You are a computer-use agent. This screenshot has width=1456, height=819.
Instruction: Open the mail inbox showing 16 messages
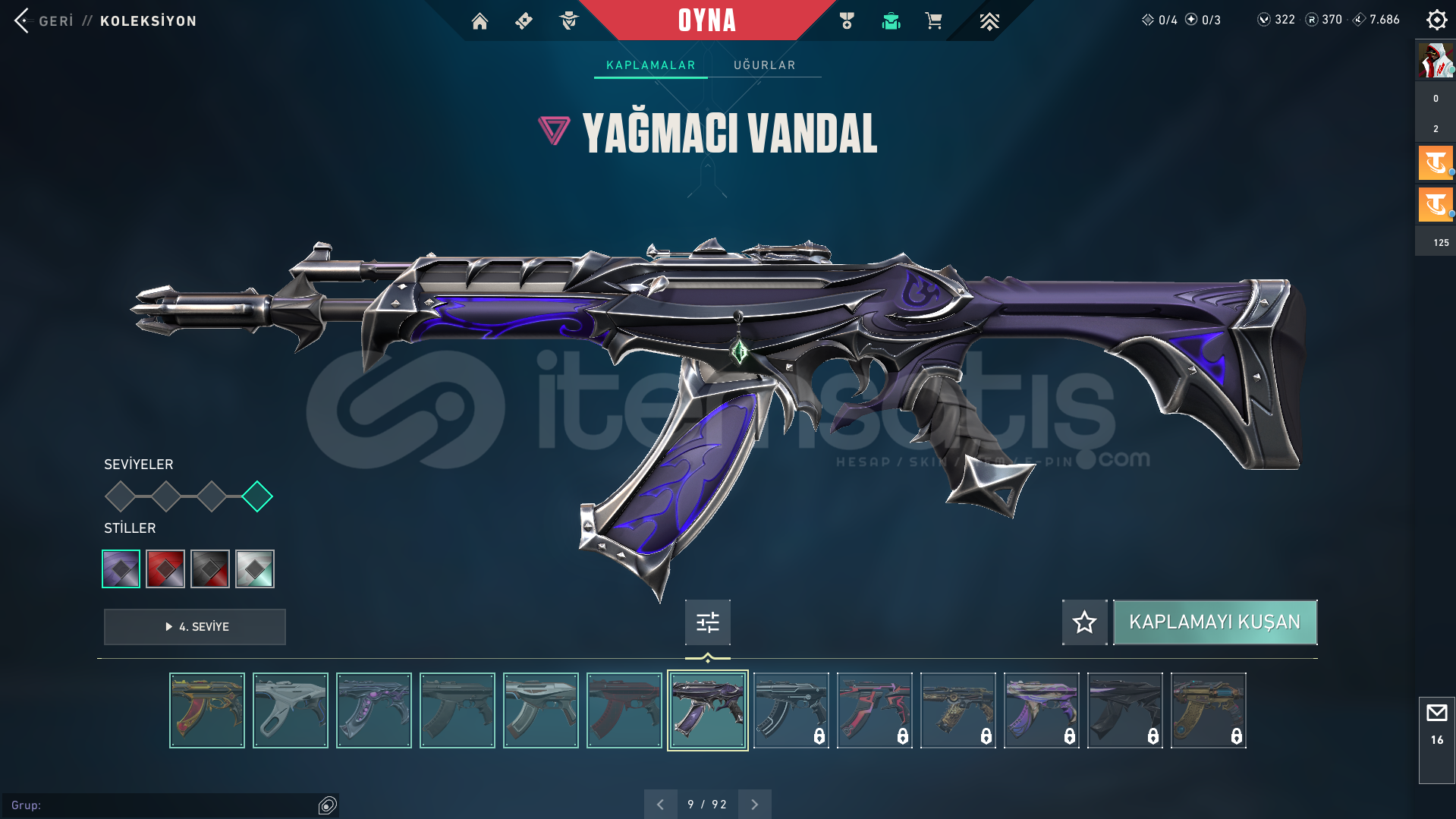1436,721
